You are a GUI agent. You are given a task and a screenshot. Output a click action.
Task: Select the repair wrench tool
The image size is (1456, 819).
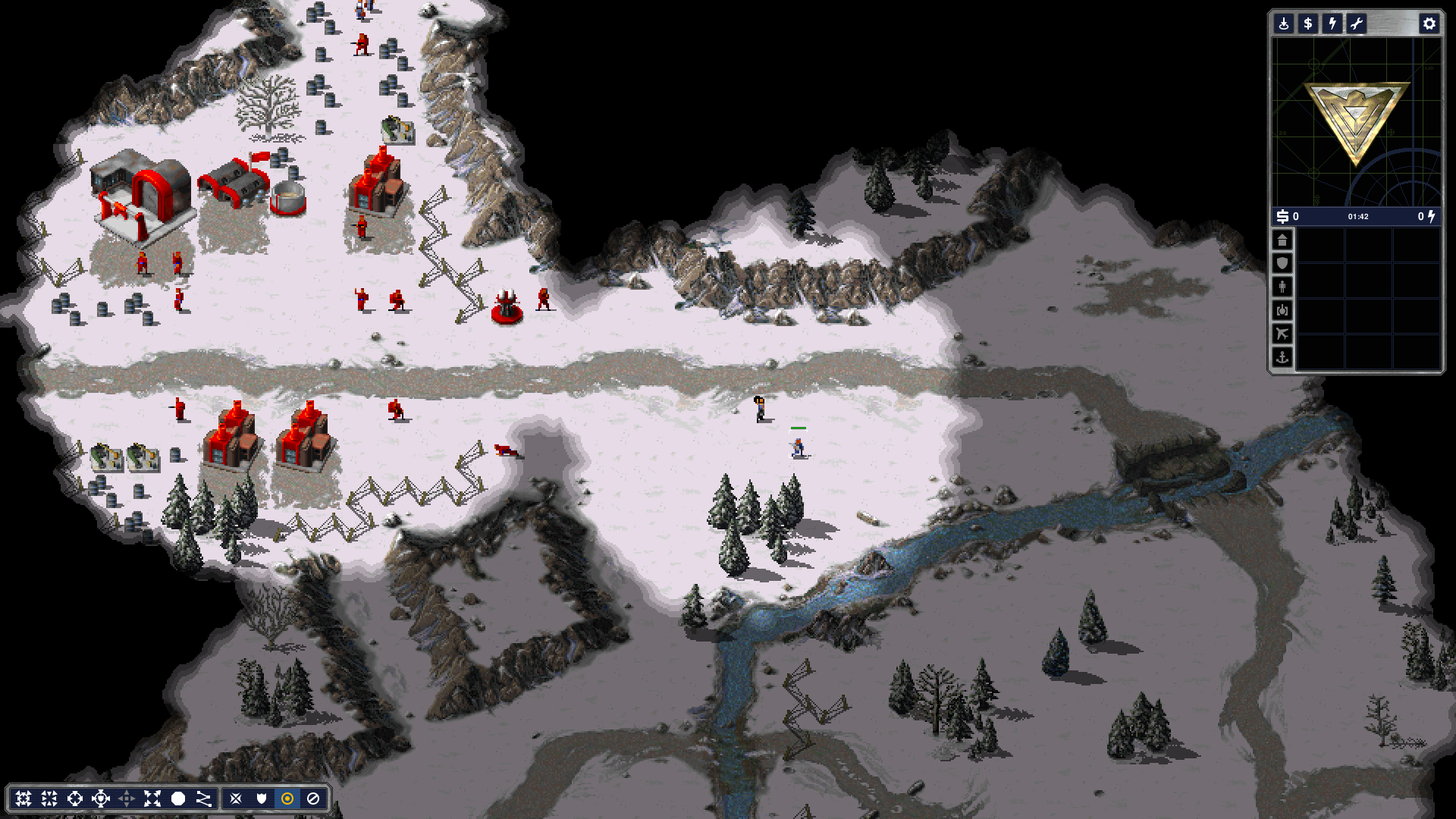1356,24
